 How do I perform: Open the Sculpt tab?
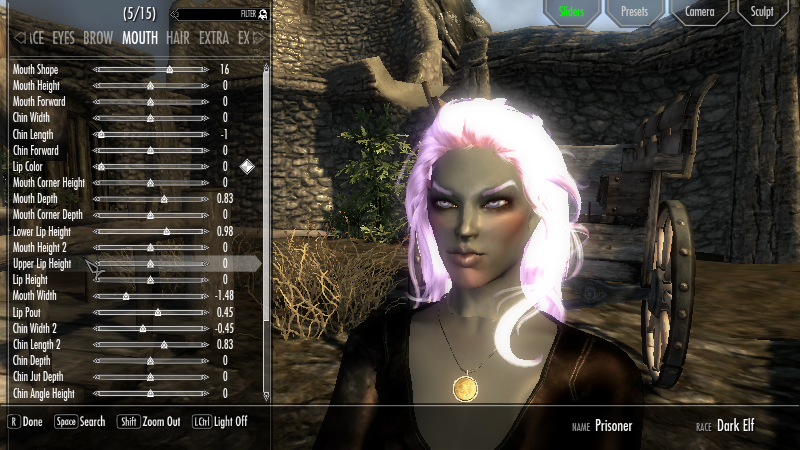(x=763, y=12)
